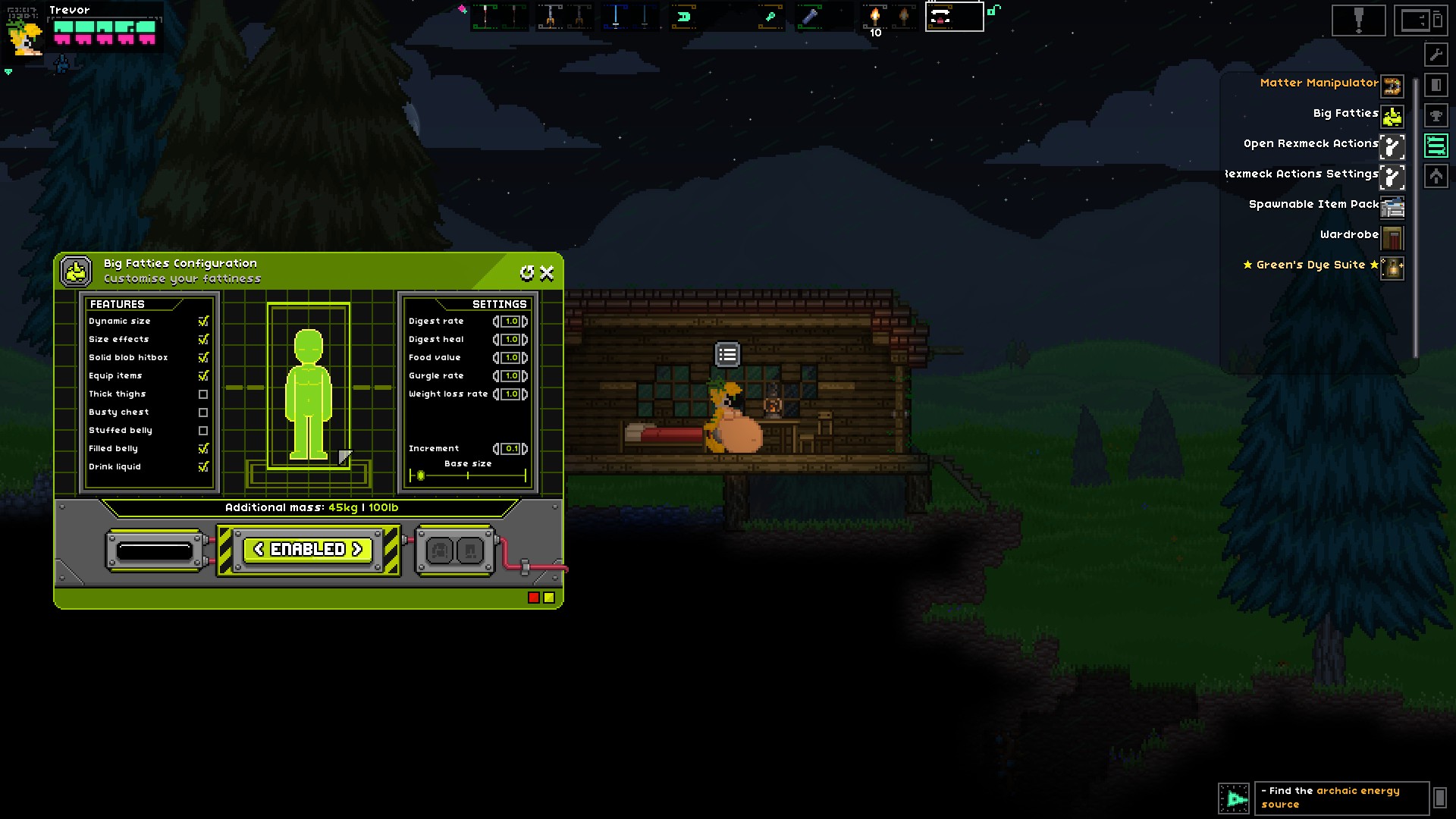Enable the Busty chest checkbox
Viewport: 1456px width, 819px height.
203,413
